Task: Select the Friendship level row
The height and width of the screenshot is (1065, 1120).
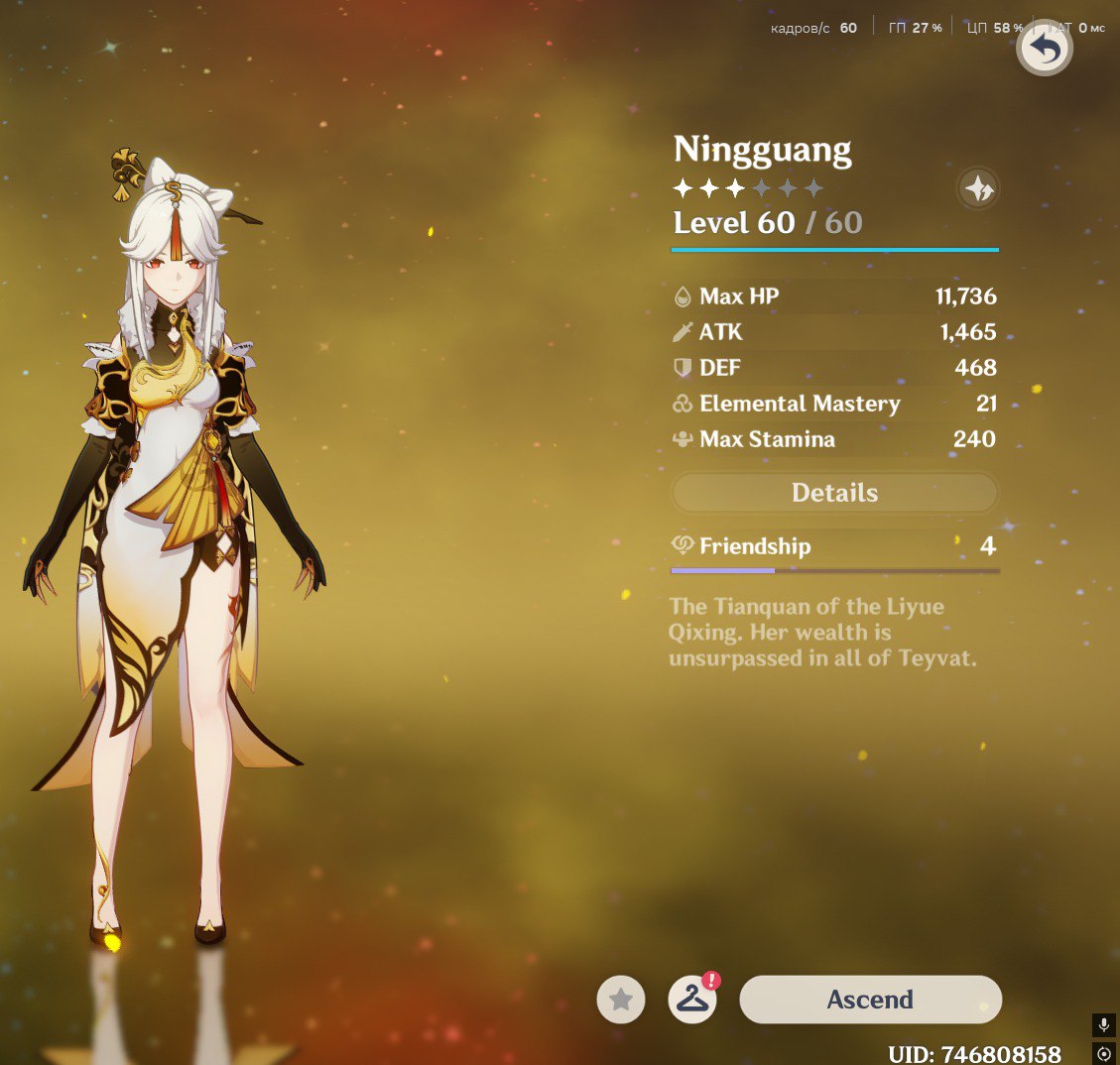Action: [x=834, y=546]
